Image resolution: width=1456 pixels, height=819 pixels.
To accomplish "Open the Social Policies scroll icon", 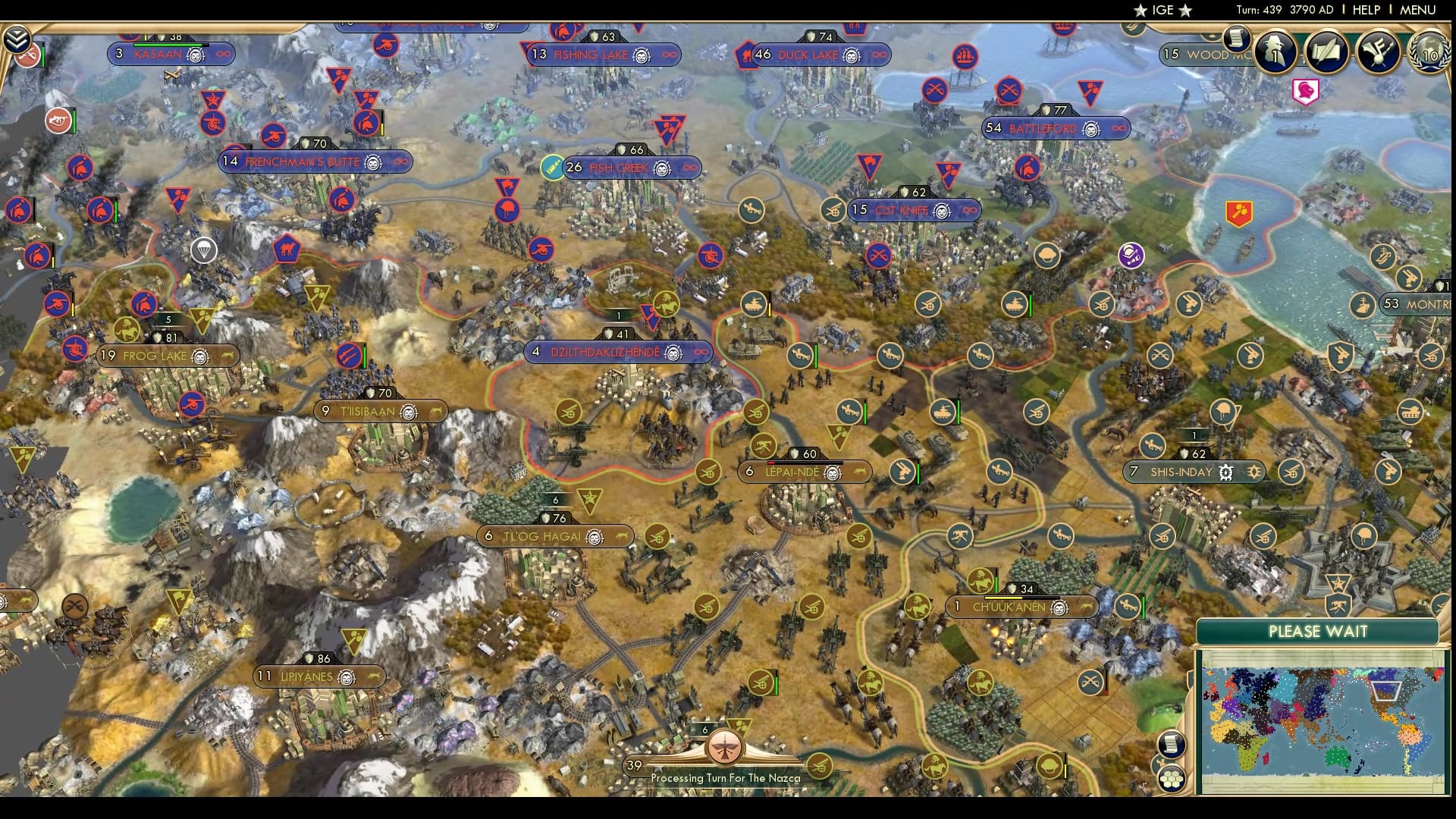I will pos(1328,52).
